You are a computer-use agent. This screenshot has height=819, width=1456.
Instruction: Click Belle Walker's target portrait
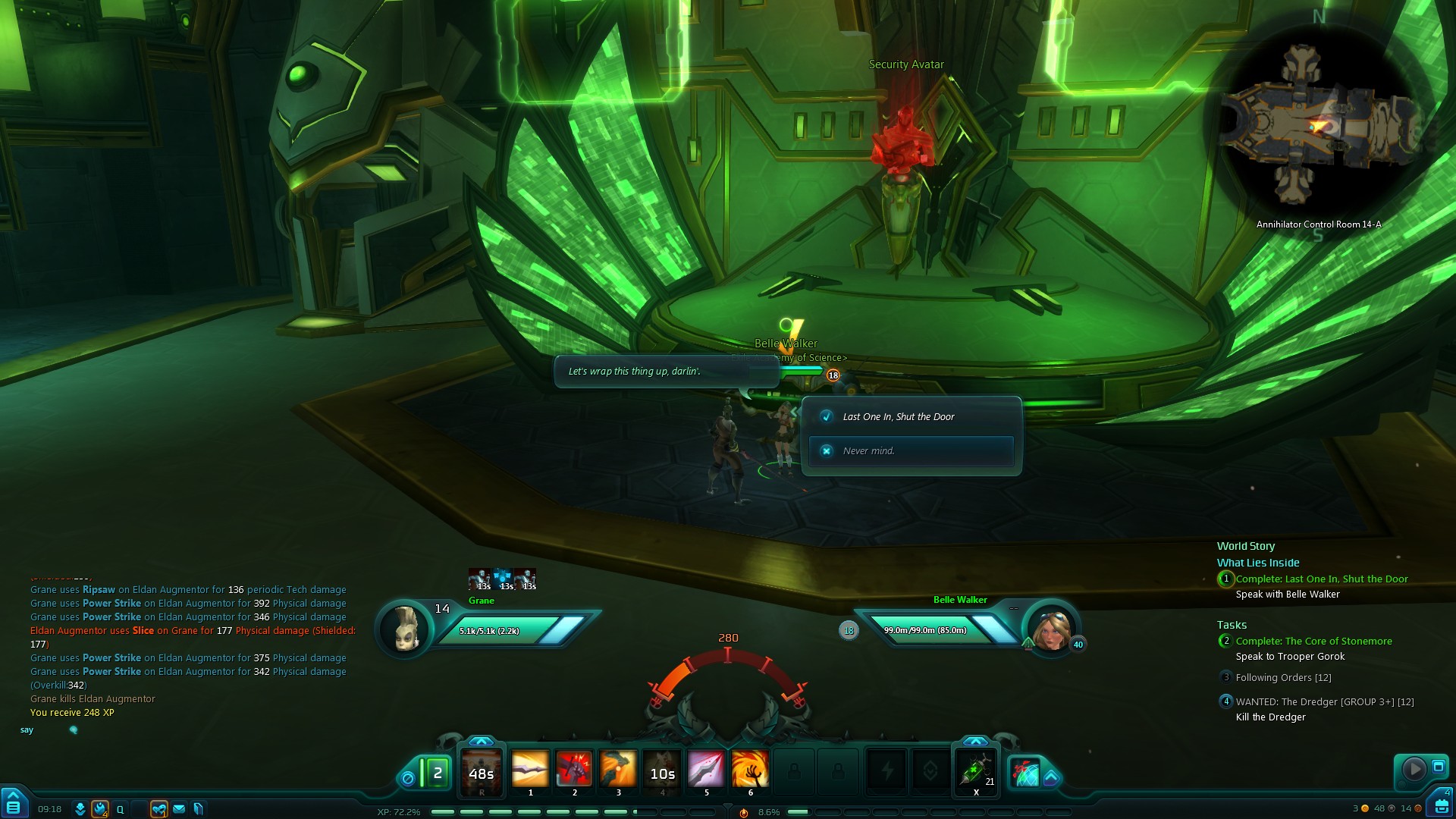[1051, 630]
